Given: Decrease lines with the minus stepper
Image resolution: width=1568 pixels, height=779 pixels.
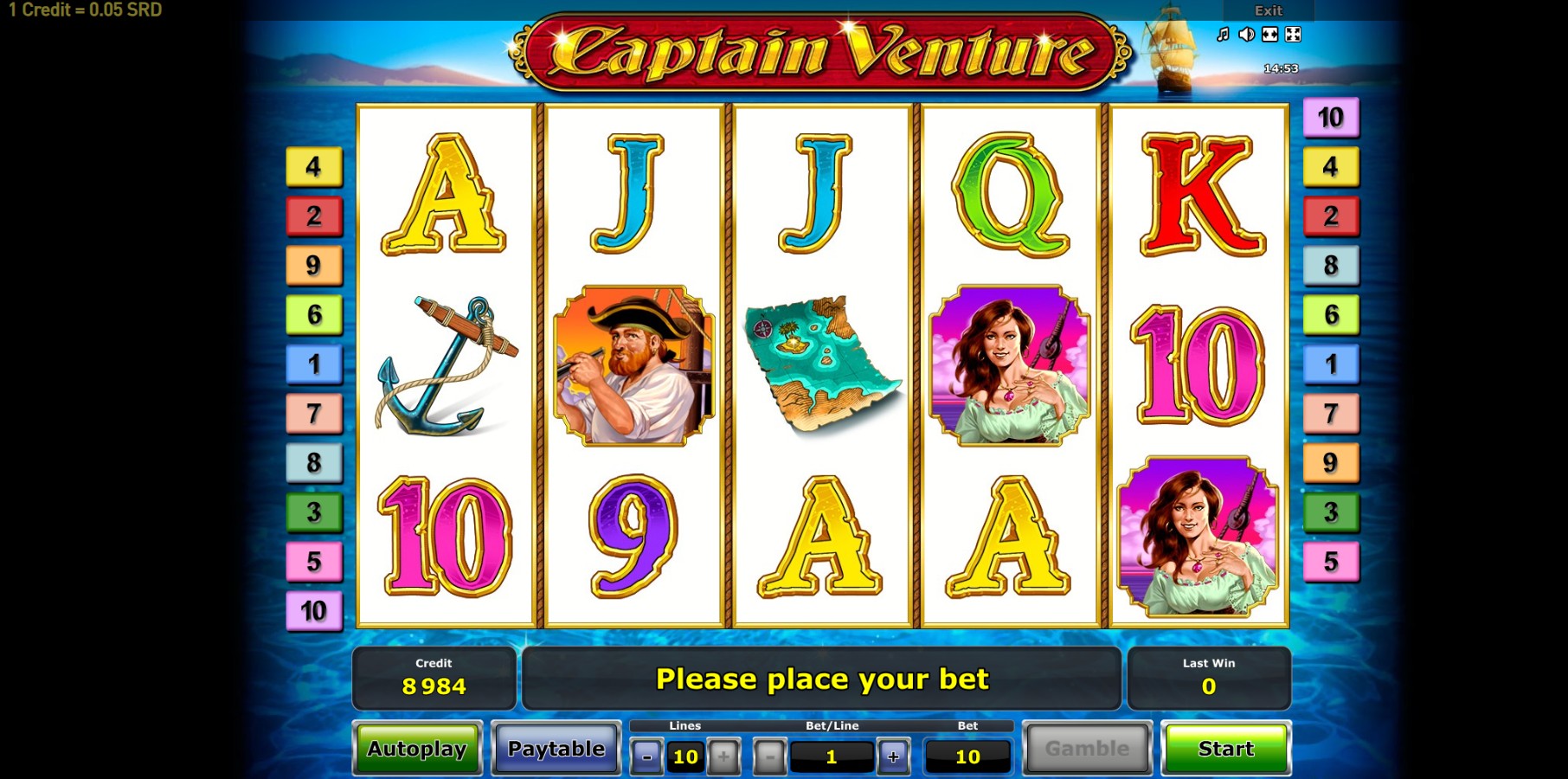Looking at the screenshot, I should tap(646, 754).
